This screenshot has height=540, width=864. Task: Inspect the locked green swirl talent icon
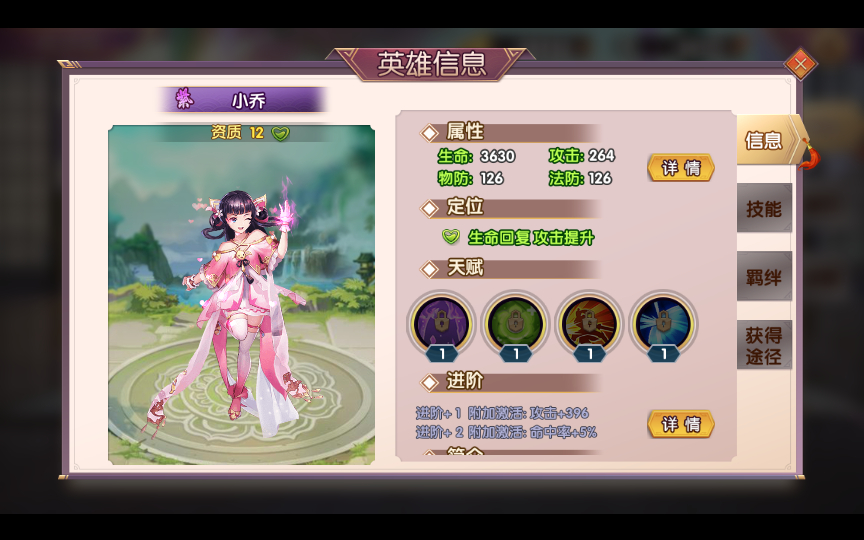pyautogui.click(x=516, y=323)
